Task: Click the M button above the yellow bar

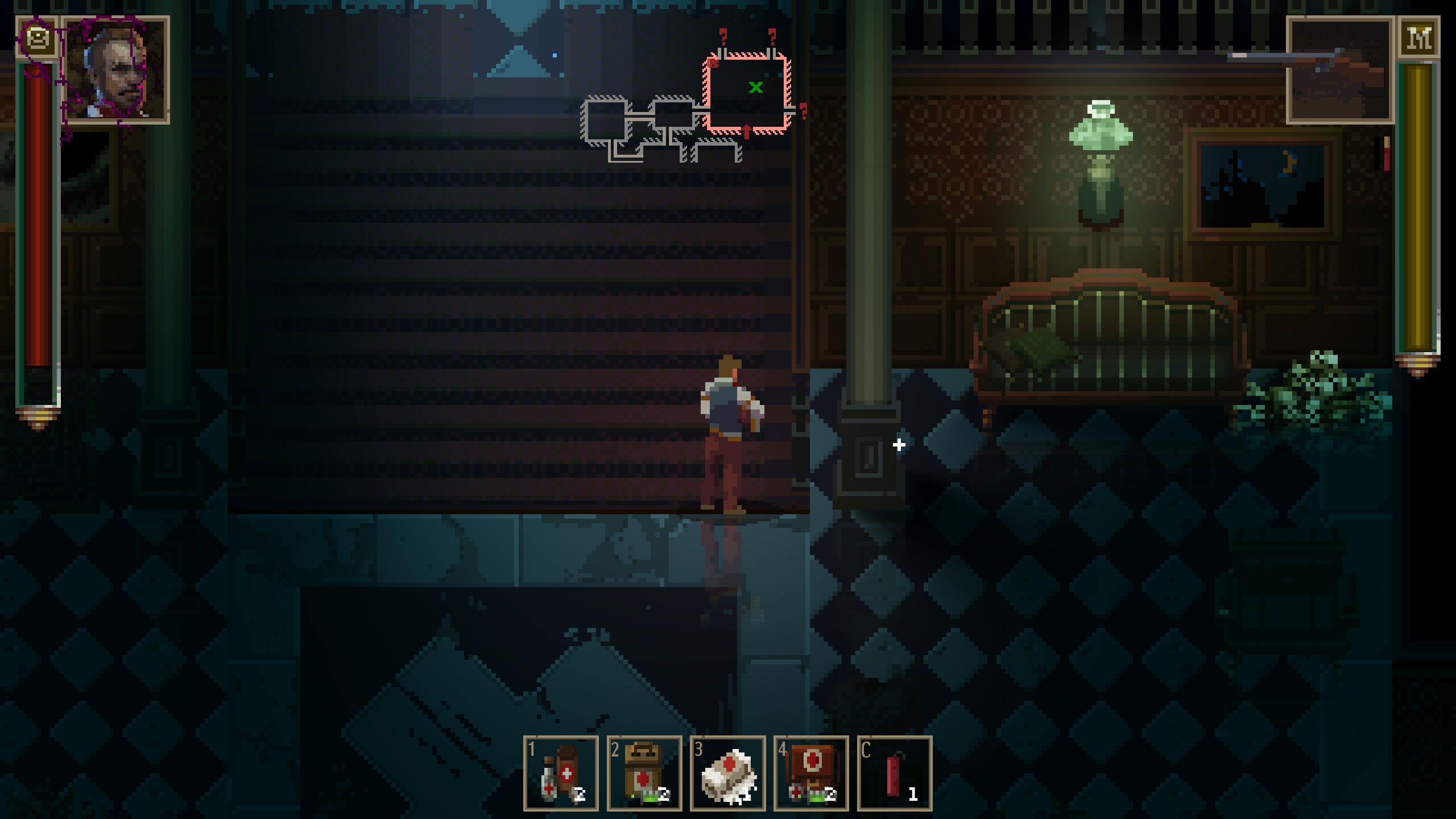Action: 1419,38
